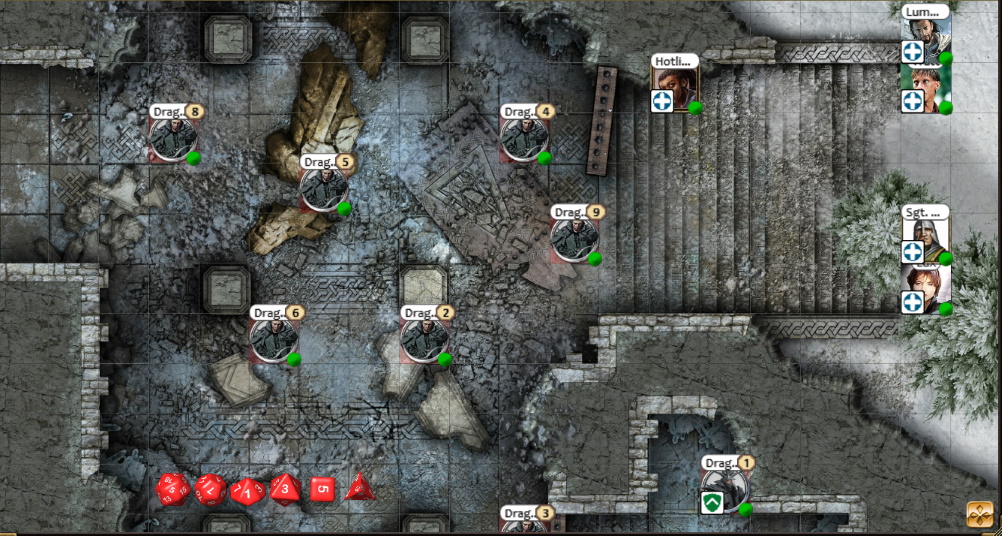This screenshot has width=1002, height=536.
Task: Select the Drag. 4 token
Action: 524,138
